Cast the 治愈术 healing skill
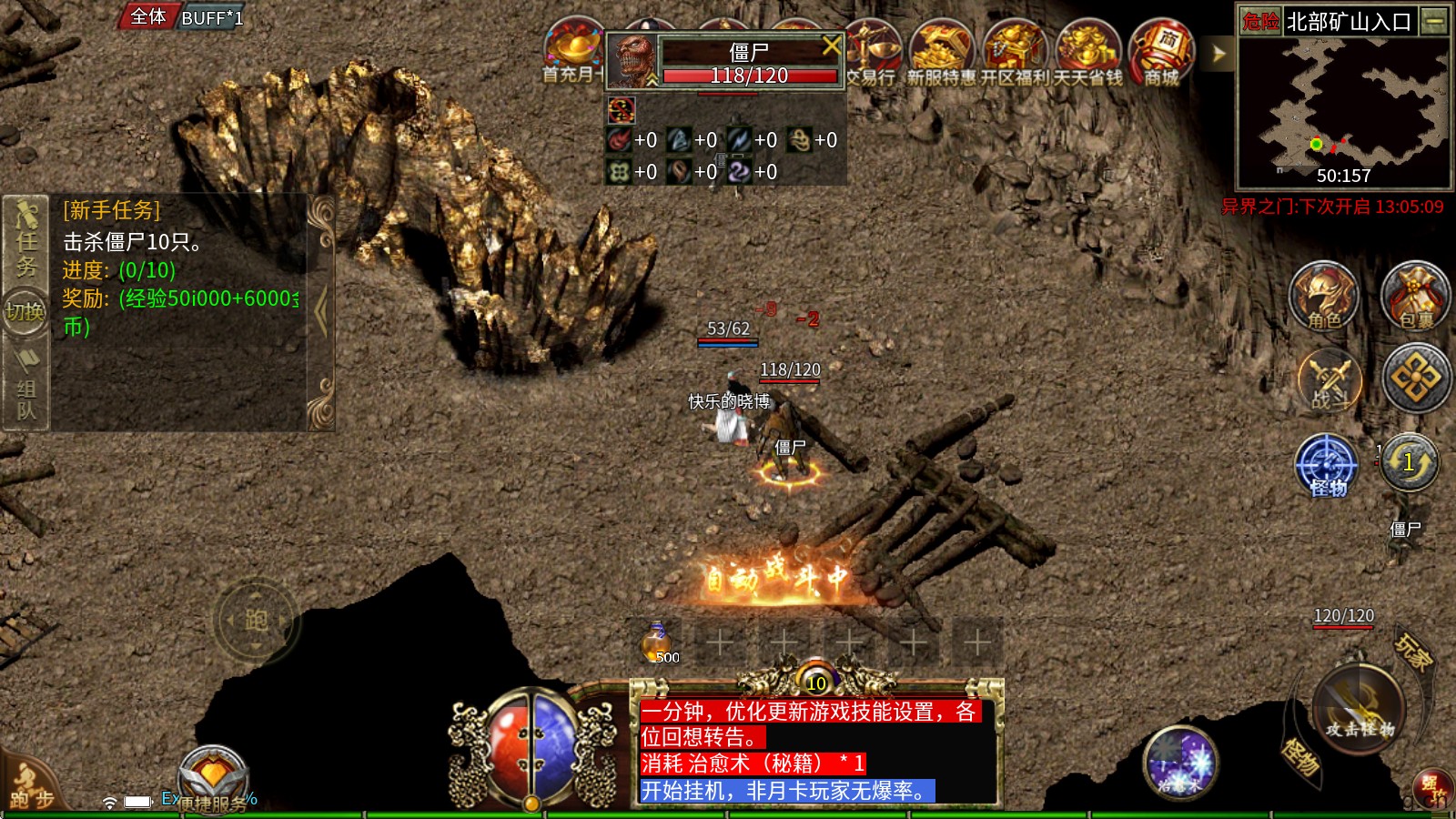The image size is (1456, 819). (x=1179, y=762)
